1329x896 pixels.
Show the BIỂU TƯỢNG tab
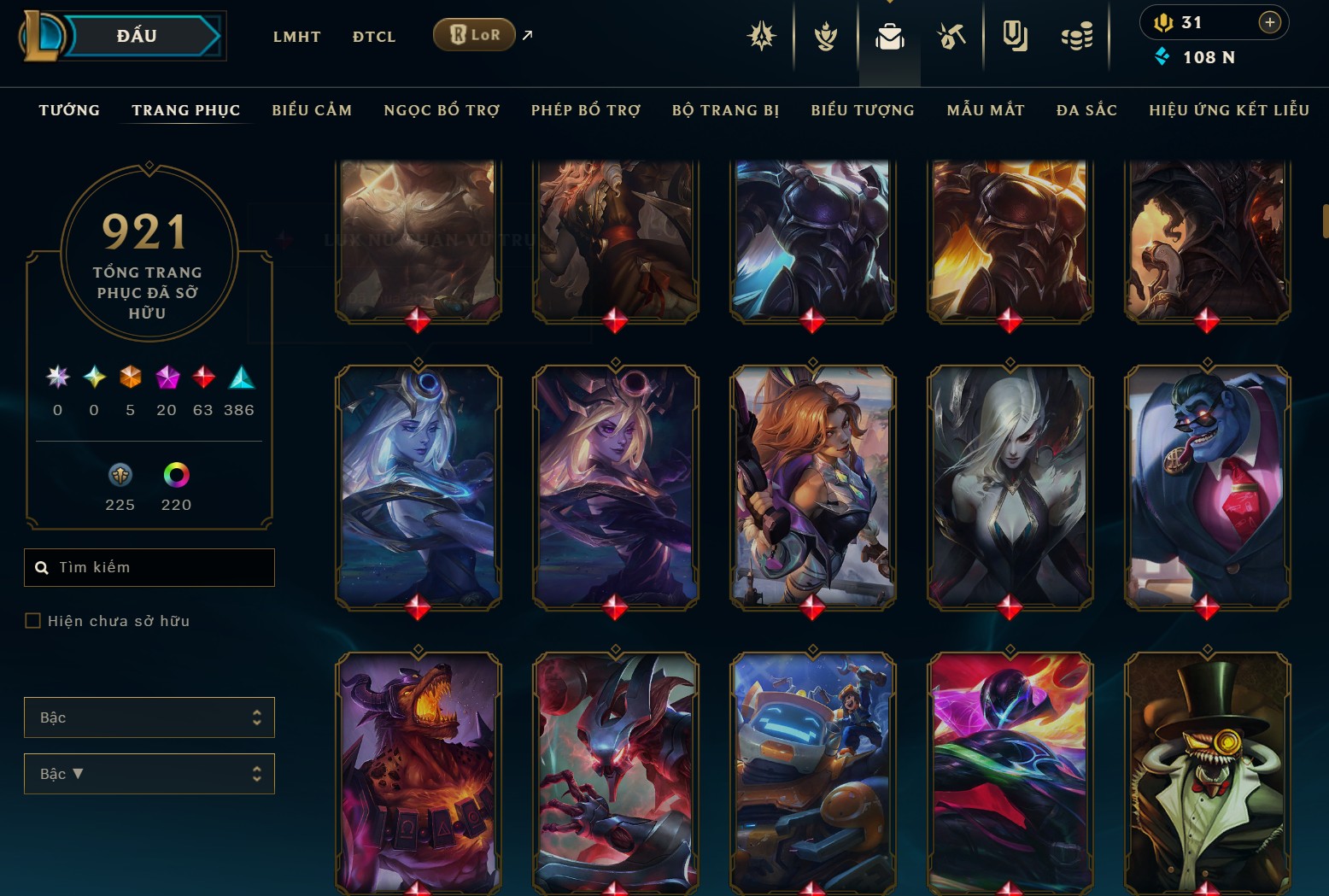[863, 110]
